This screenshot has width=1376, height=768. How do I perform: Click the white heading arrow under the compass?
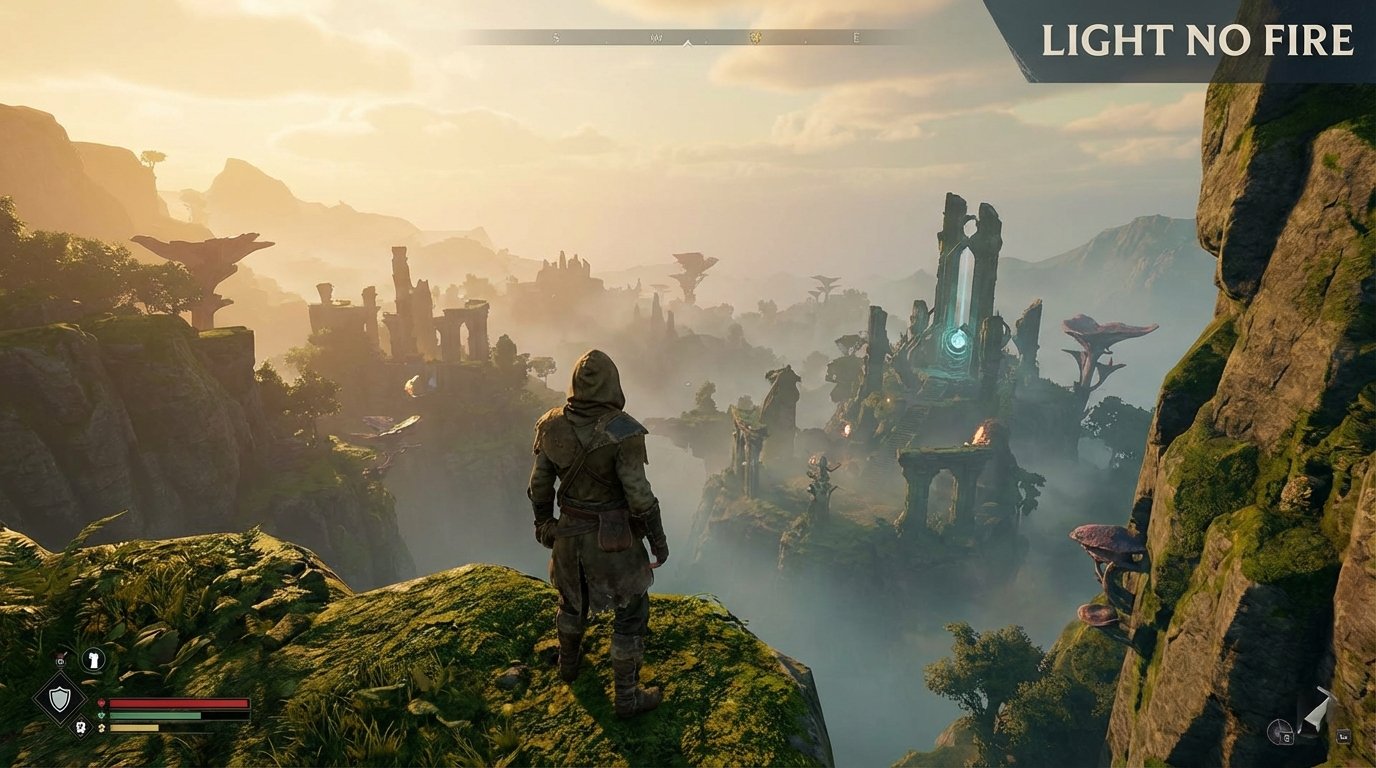pyautogui.click(x=687, y=44)
